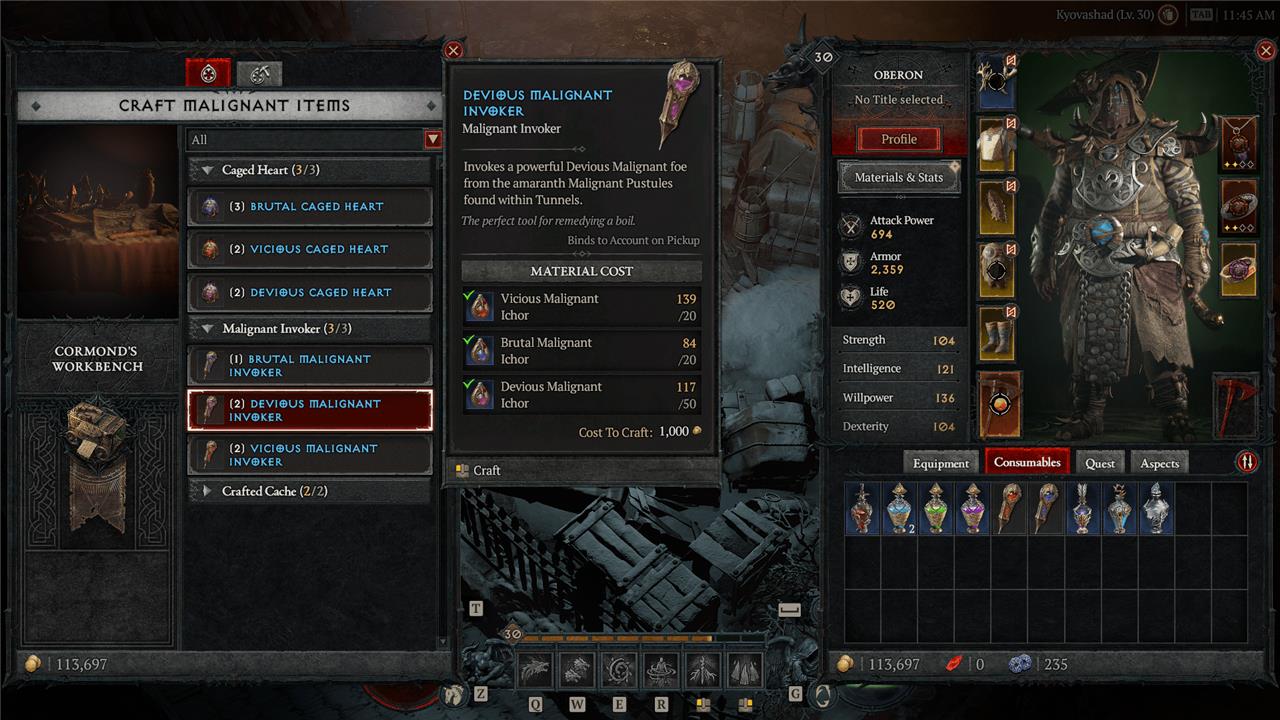Select Brutal Caged Heart recipe
The height and width of the screenshot is (720, 1280).
pyautogui.click(x=310, y=207)
